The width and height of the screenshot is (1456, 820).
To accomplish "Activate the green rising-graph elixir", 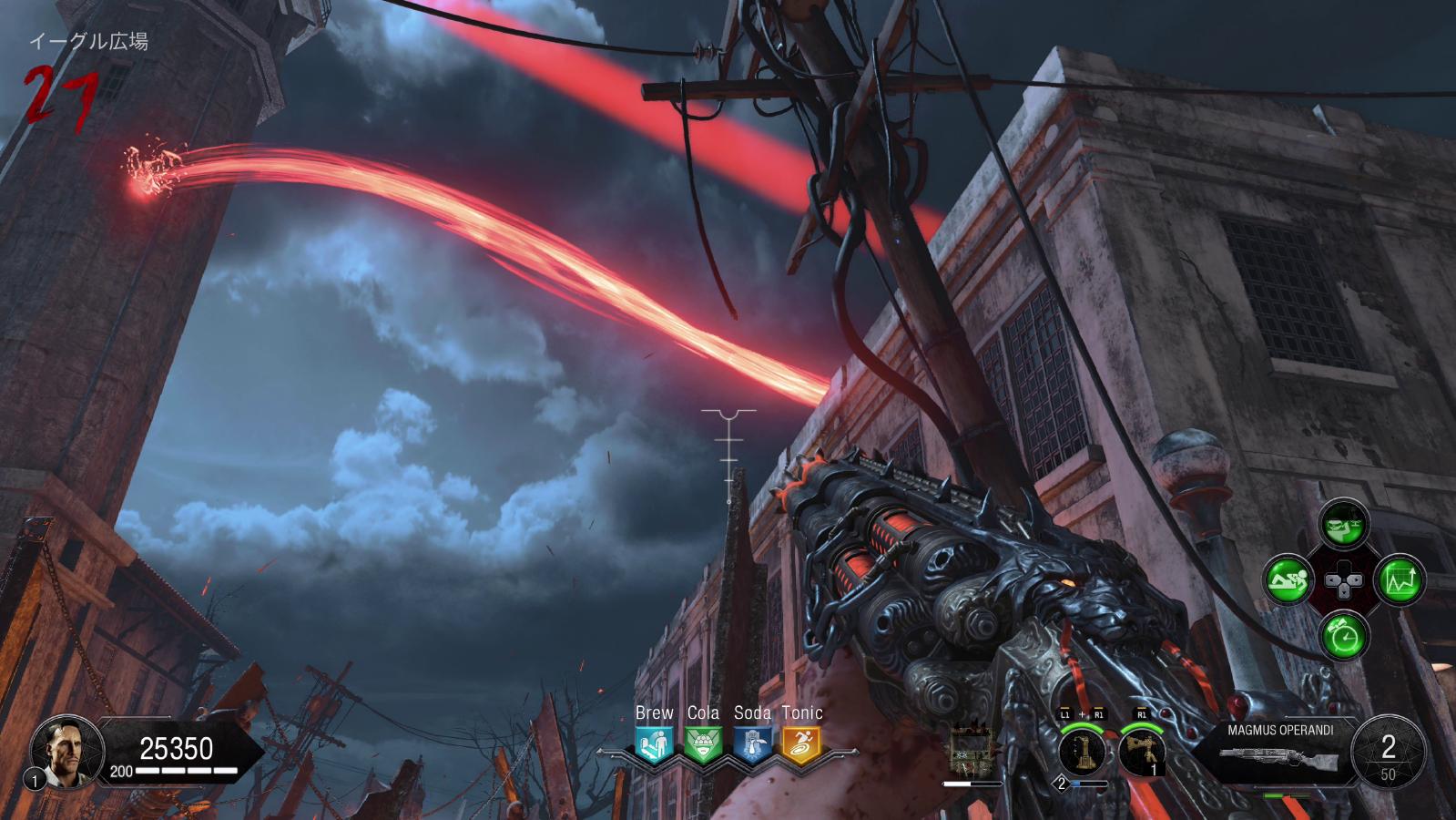I will click(1400, 579).
